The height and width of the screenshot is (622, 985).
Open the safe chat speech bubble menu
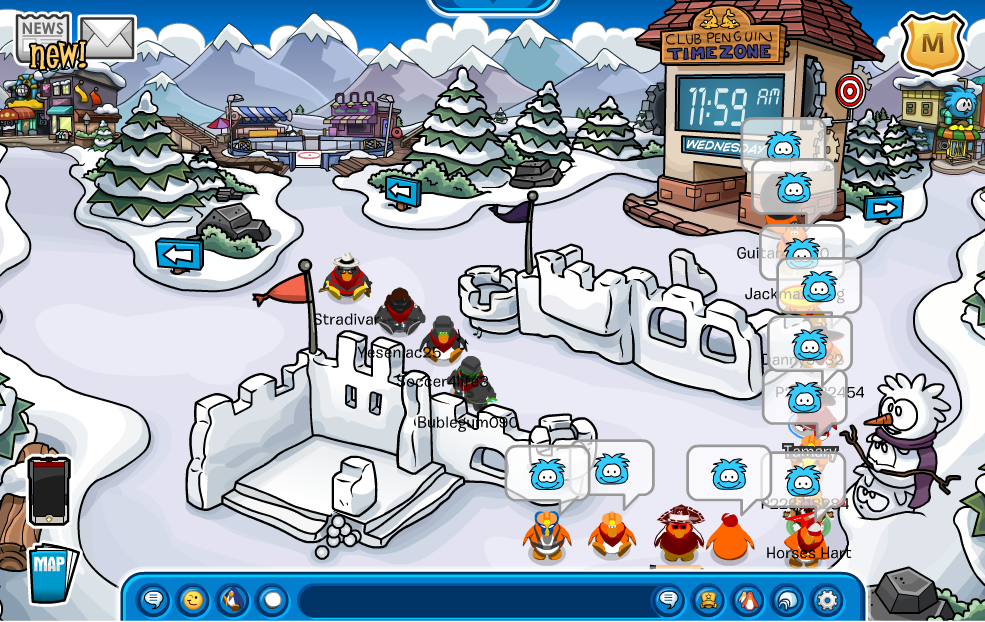(153, 600)
